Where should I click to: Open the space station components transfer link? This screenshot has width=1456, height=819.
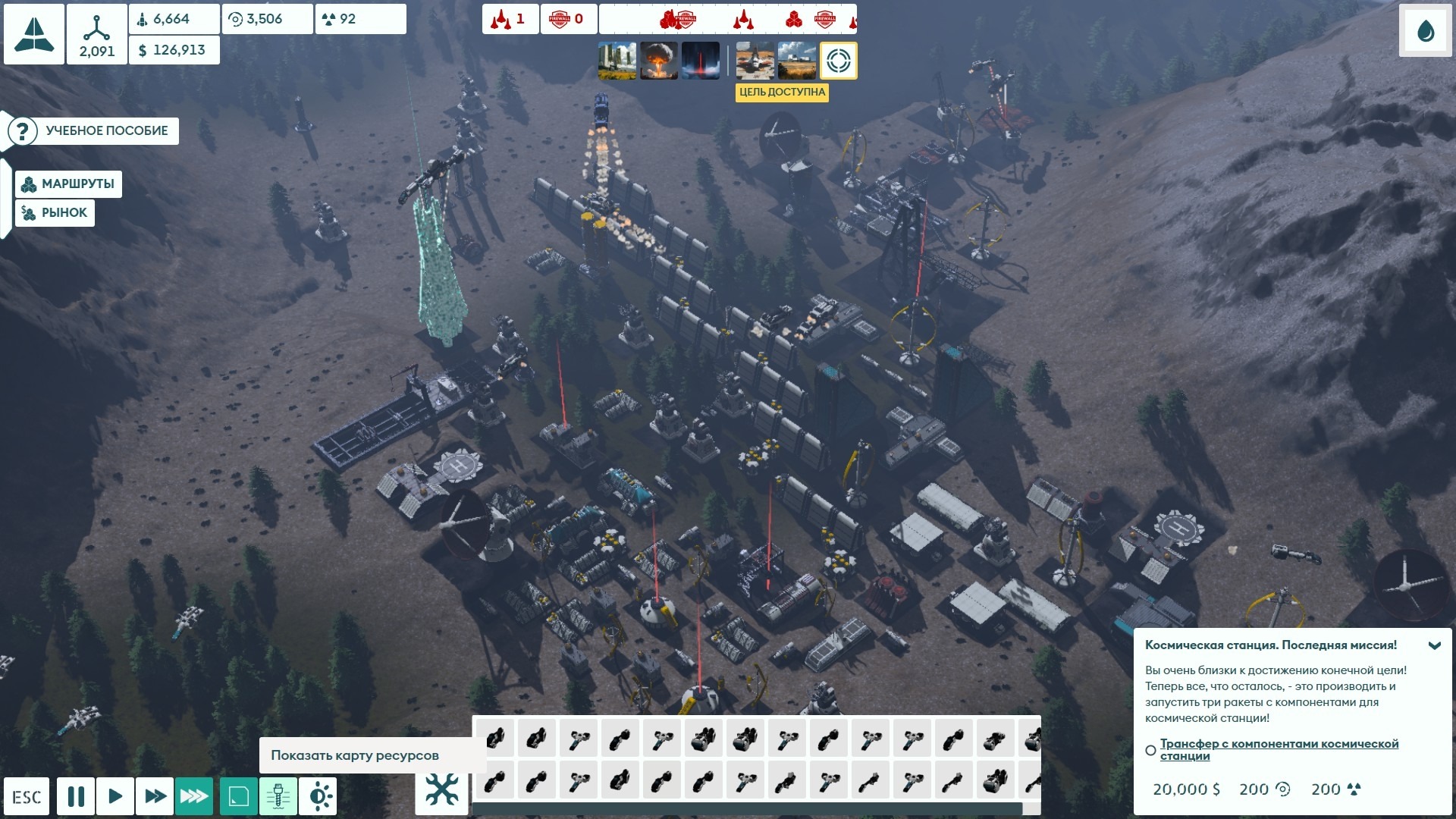tap(1279, 749)
